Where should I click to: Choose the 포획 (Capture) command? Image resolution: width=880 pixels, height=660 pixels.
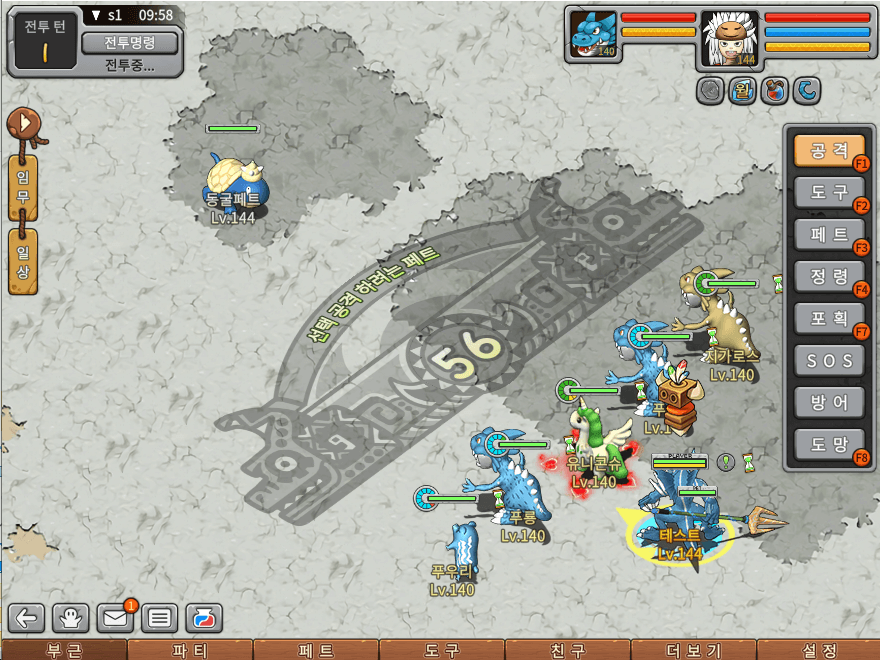pos(827,318)
